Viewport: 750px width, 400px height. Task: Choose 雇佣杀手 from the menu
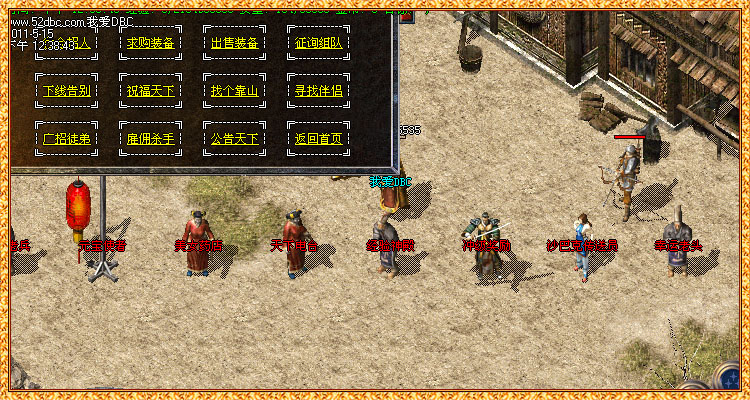150,138
